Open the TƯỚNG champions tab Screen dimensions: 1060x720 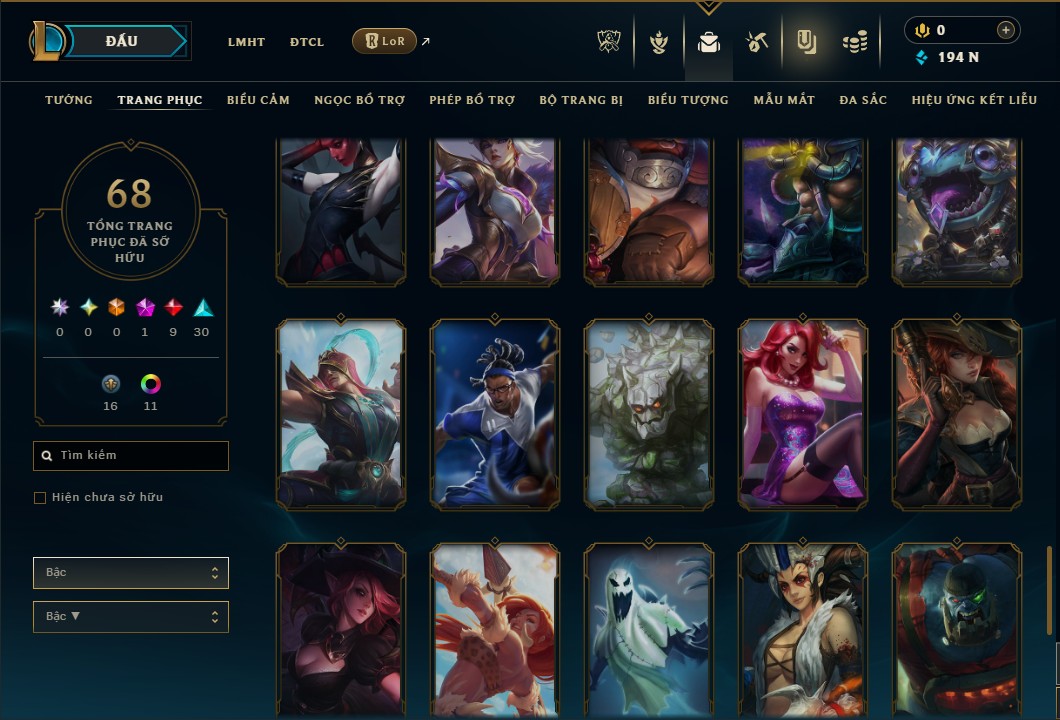pos(69,100)
